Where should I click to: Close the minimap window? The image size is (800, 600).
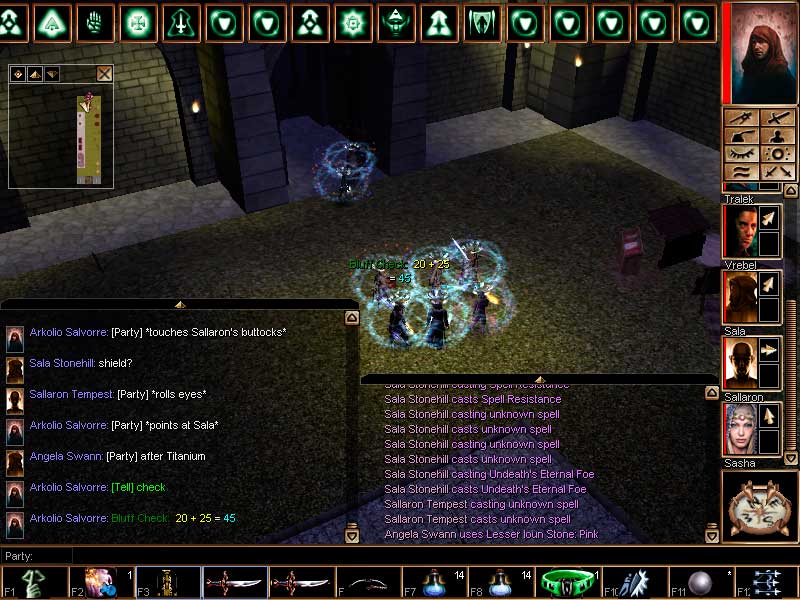104,73
